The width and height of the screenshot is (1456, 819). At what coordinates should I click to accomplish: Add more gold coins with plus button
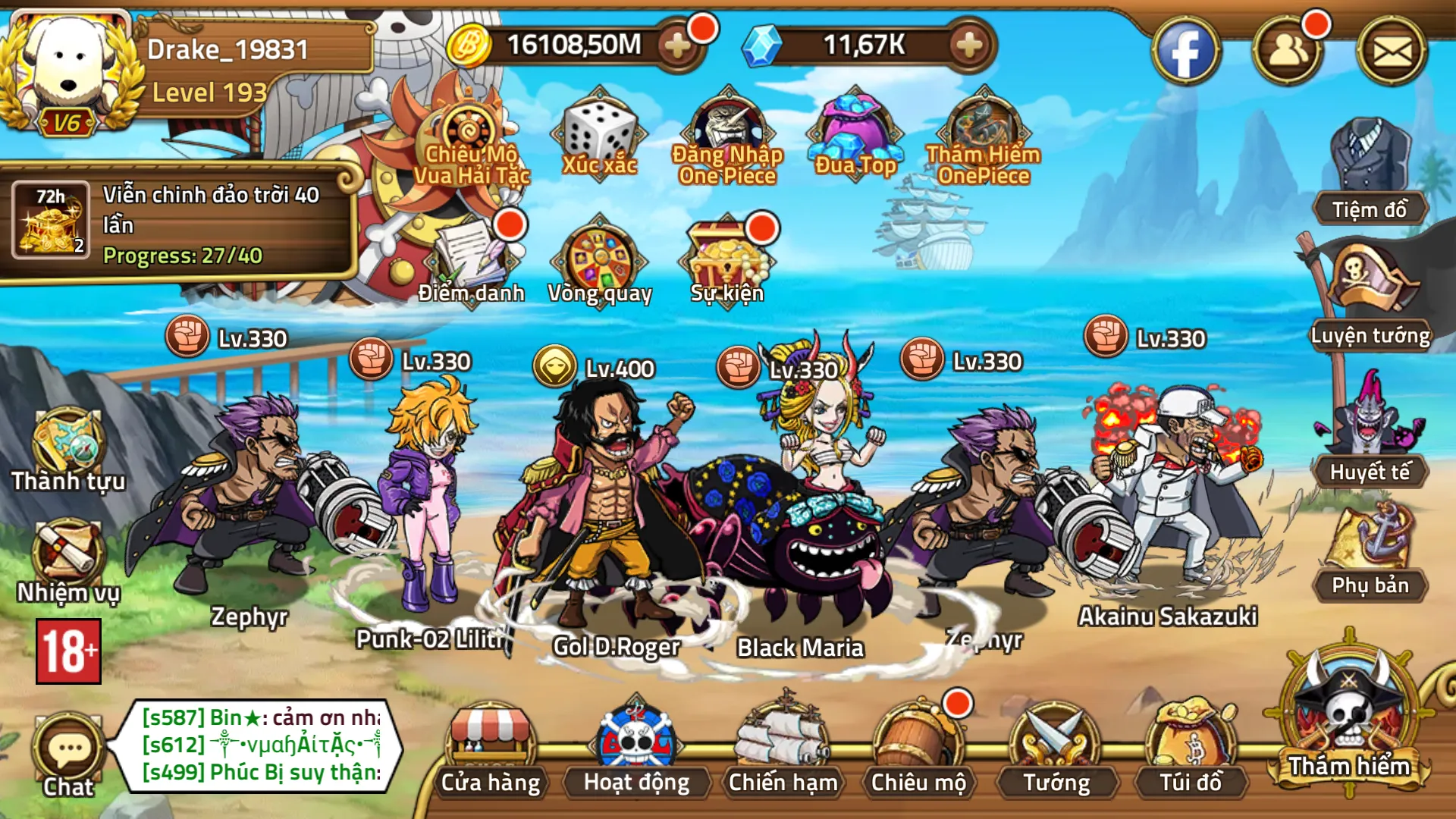(677, 45)
